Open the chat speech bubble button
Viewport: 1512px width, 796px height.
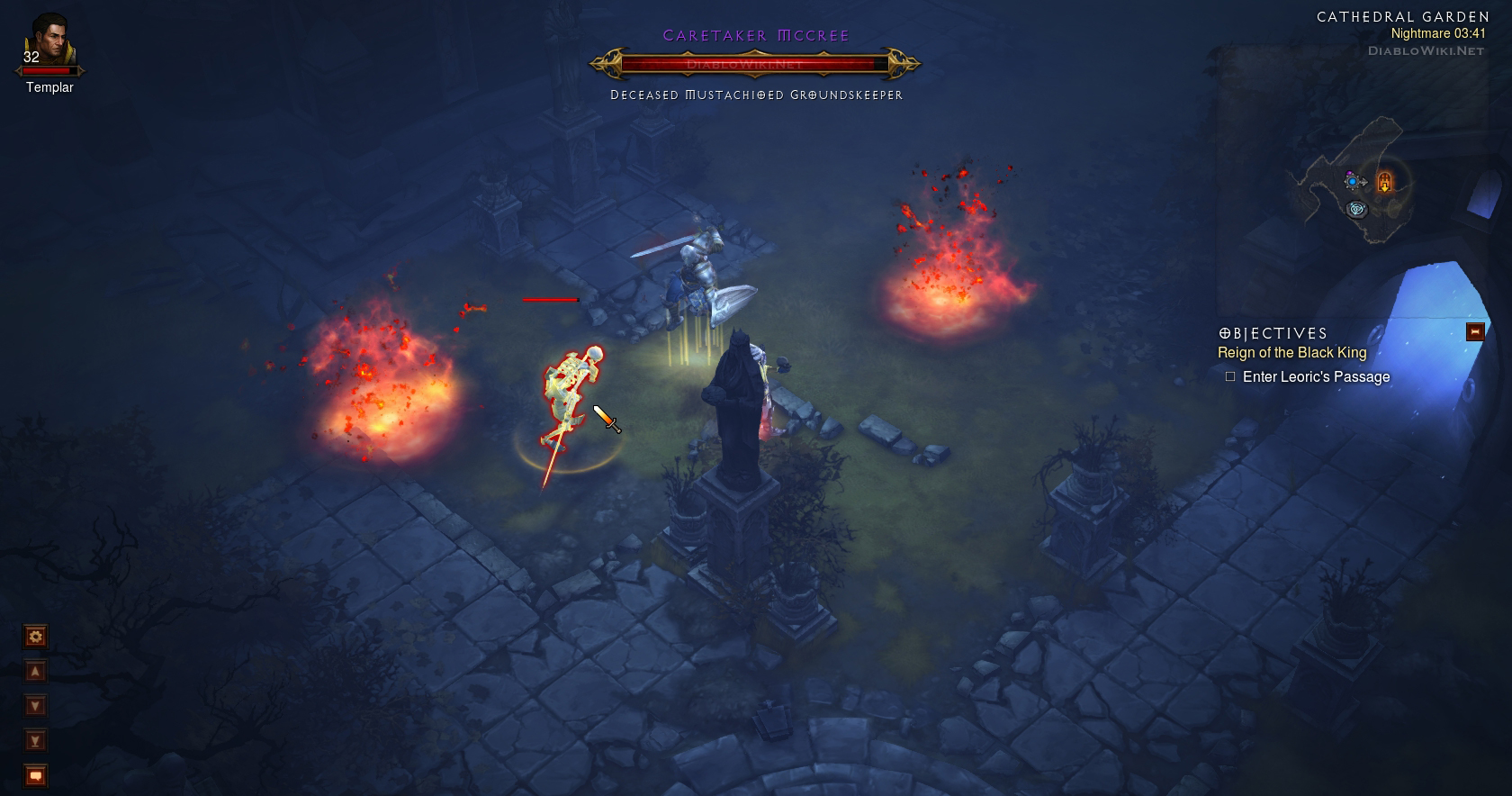[x=35, y=775]
